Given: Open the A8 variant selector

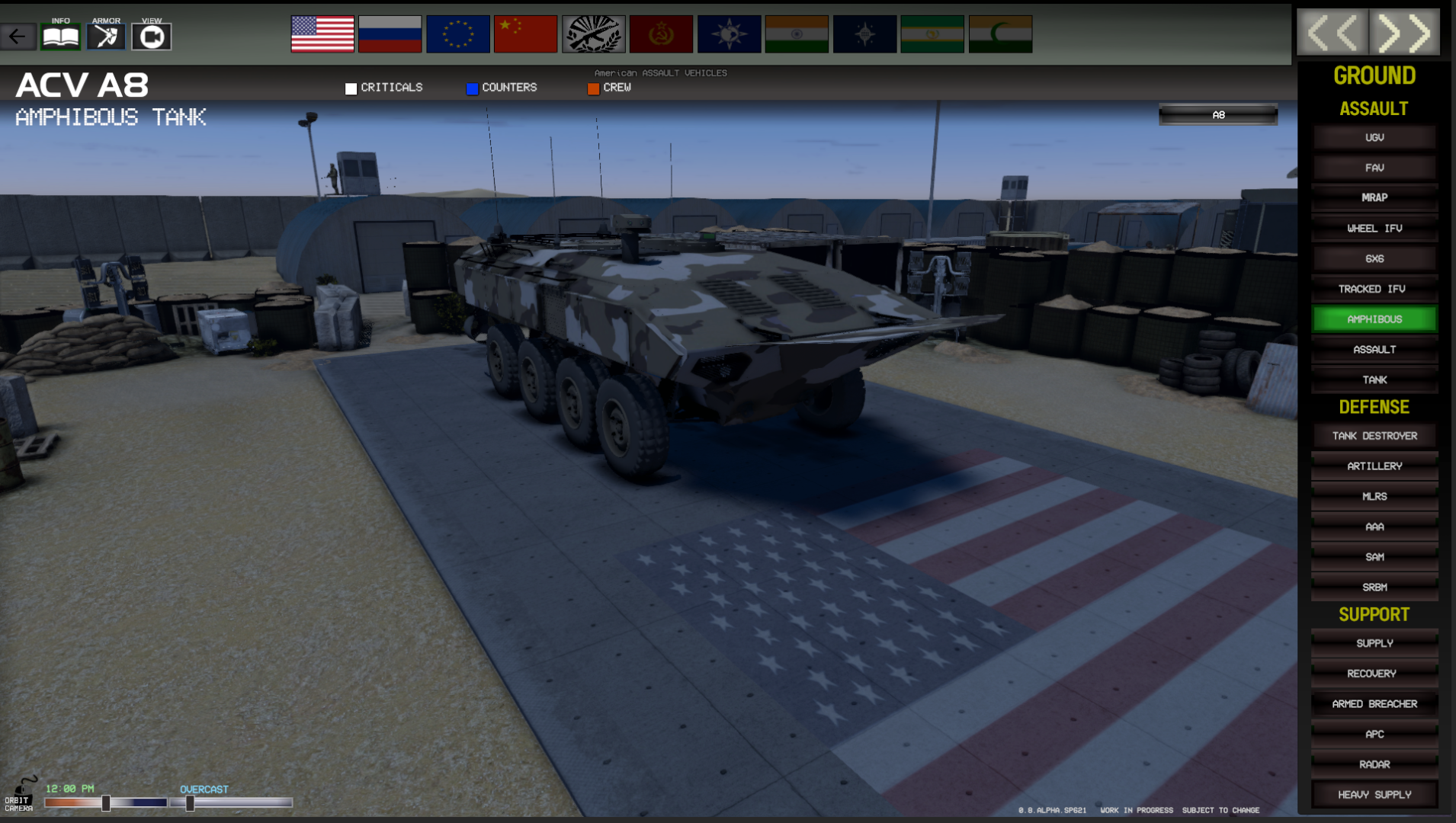Looking at the screenshot, I should click(1217, 114).
